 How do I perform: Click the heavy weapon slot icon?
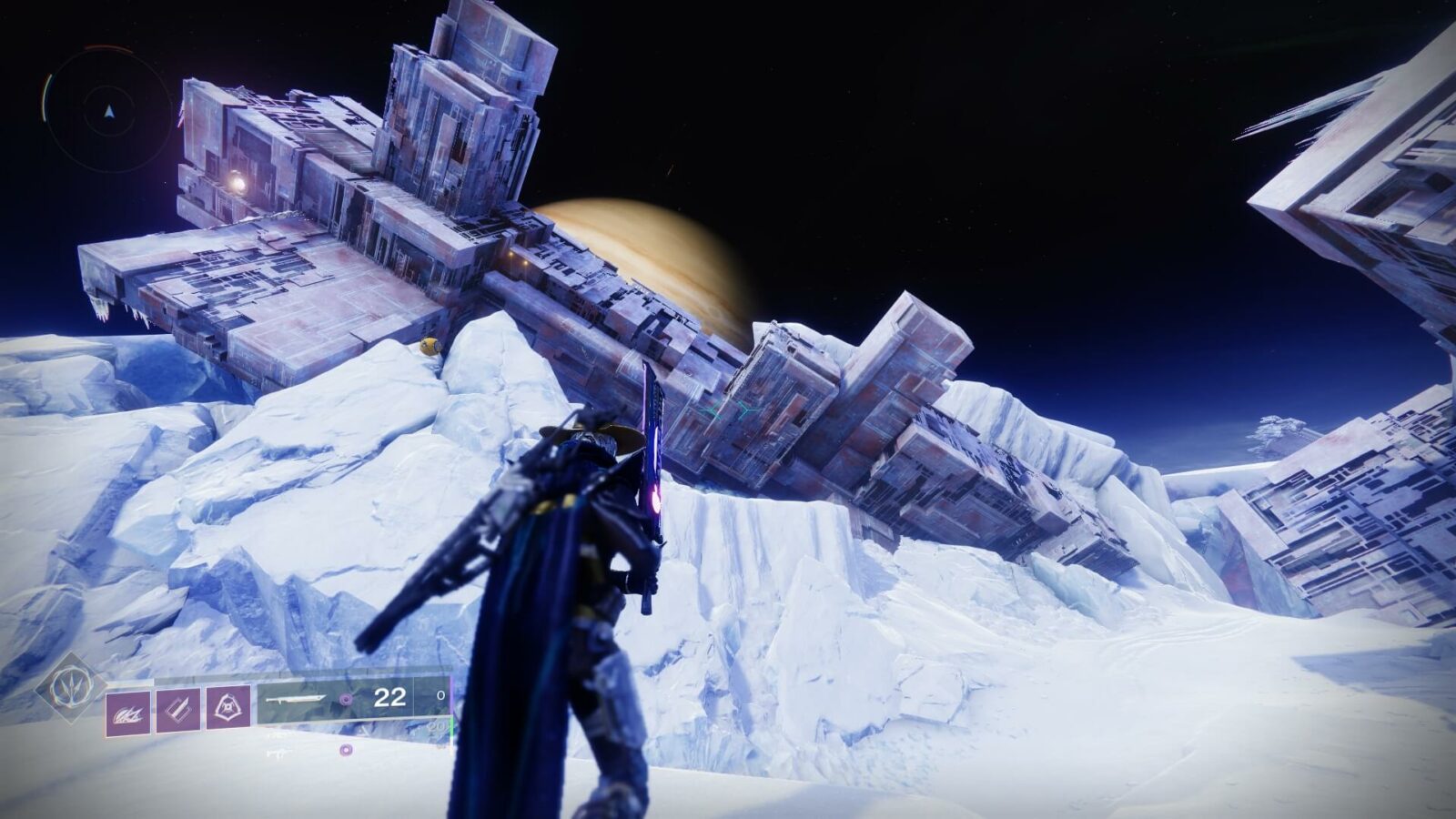346,748
